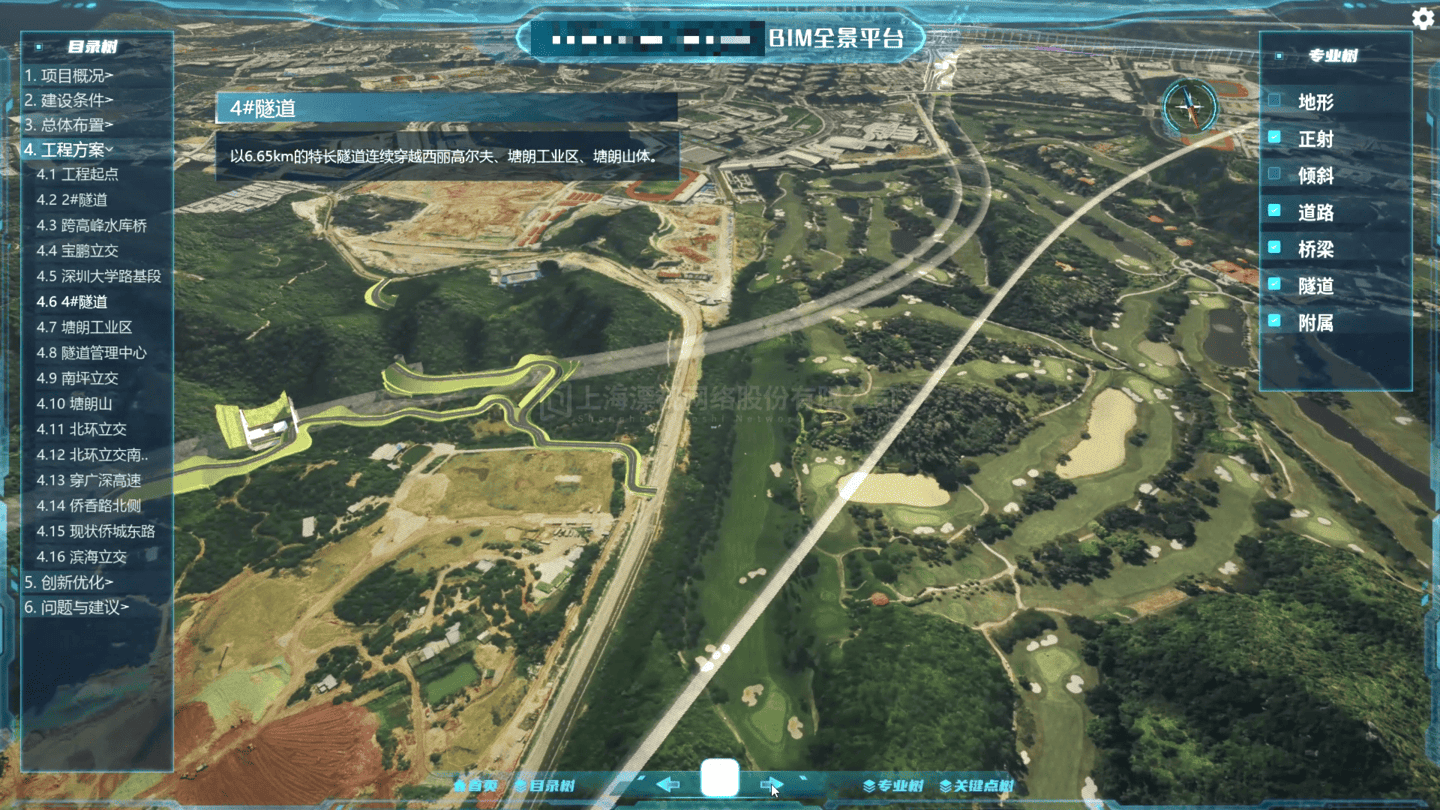The width and height of the screenshot is (1440, 810).
Task: Click the 专业树 icon on the bottom bar
Action: (x=869, y=785)
